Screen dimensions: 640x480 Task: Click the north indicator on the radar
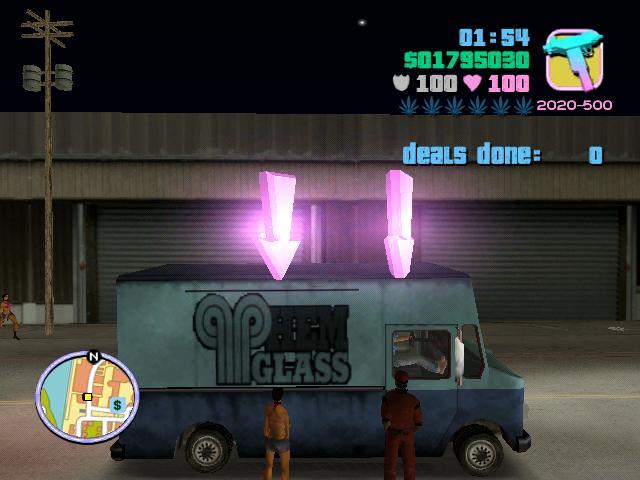point(94,356)
